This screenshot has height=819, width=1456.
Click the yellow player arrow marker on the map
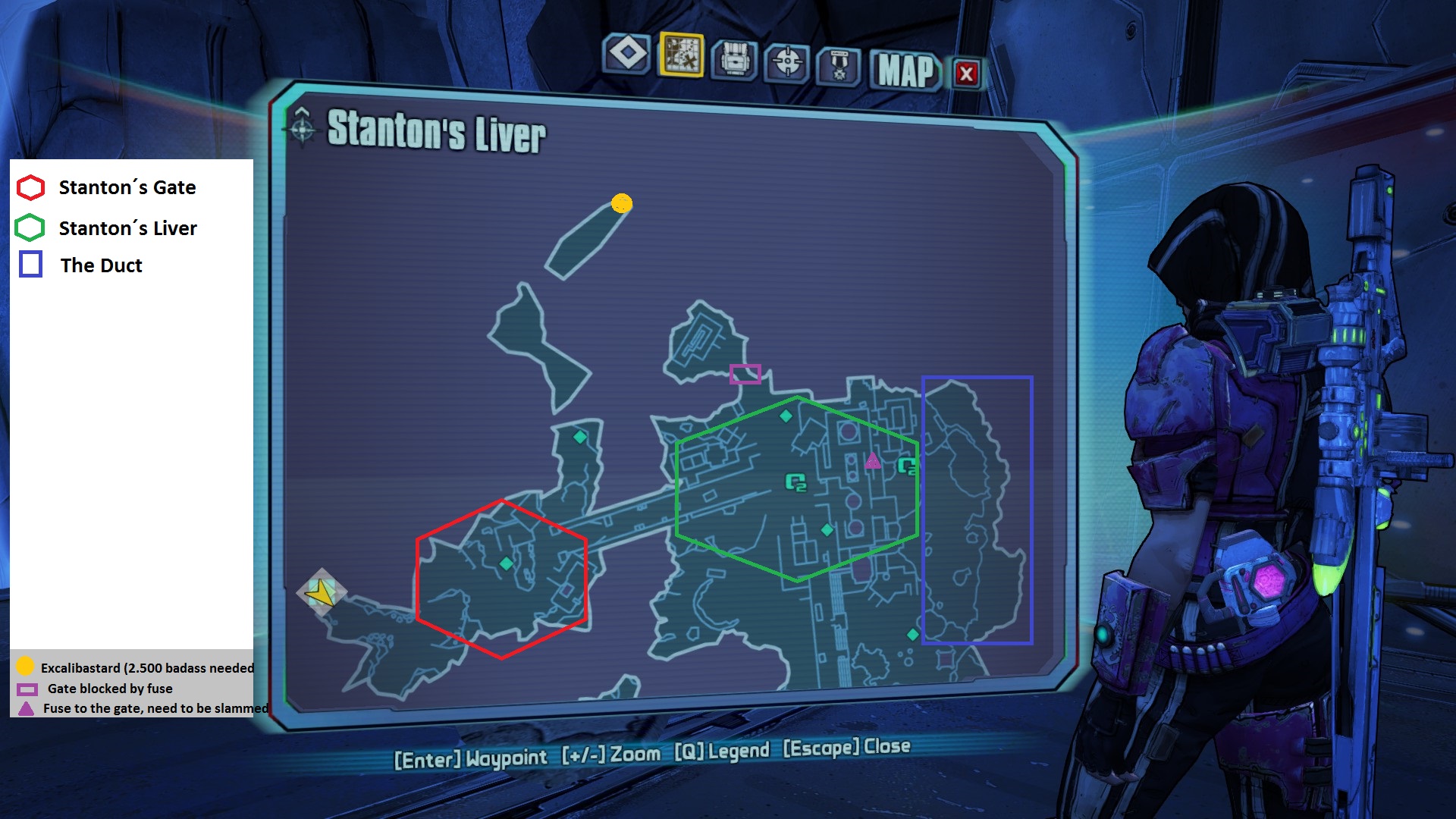(x=322, y=592)
